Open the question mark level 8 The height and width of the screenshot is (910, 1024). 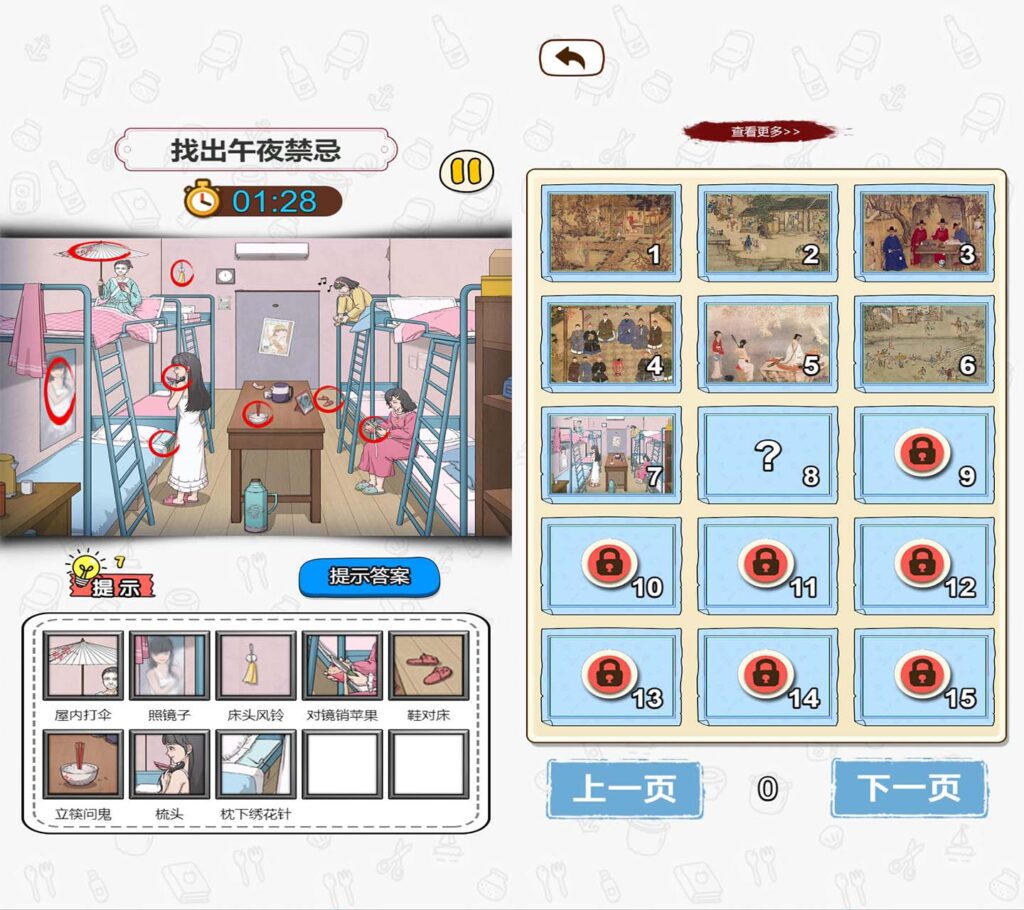click(x=767, y=455)
